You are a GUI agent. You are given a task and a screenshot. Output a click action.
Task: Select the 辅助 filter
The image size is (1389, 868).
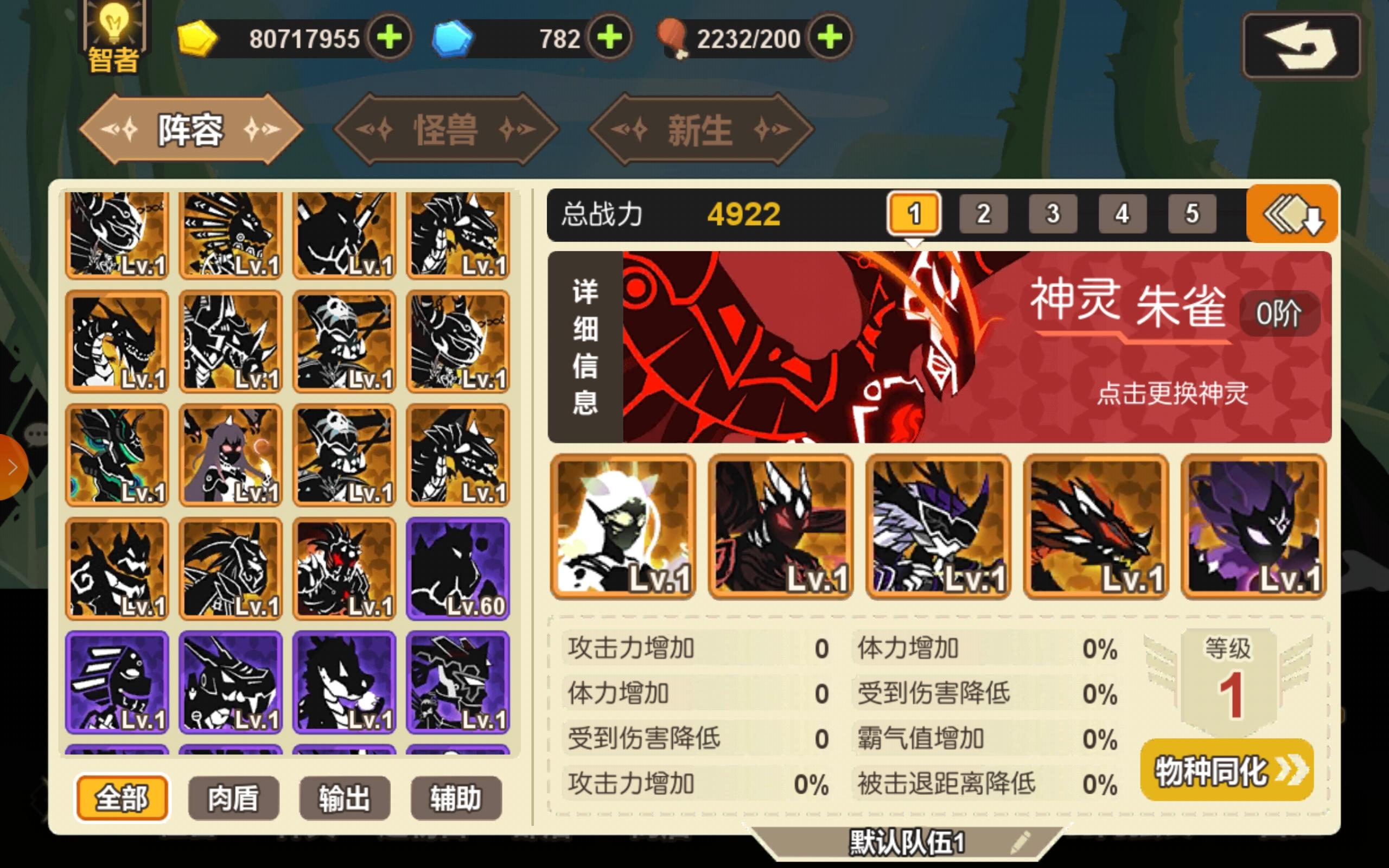pyautogui.click(x=456, y=797)
